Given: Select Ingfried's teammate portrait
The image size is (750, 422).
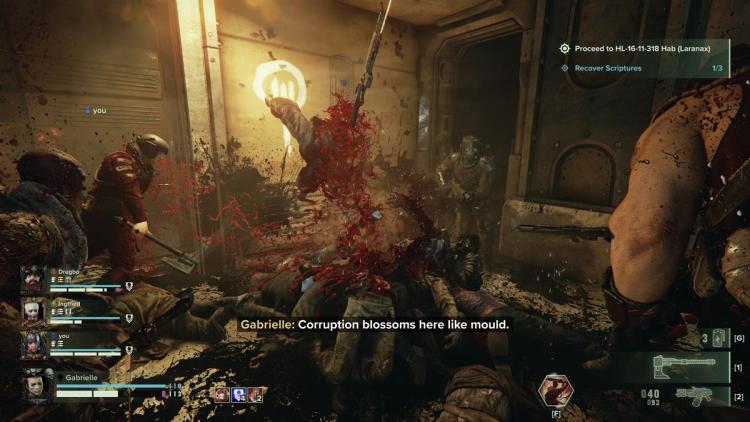Looking at the screenshot, I should click(34, 313).
